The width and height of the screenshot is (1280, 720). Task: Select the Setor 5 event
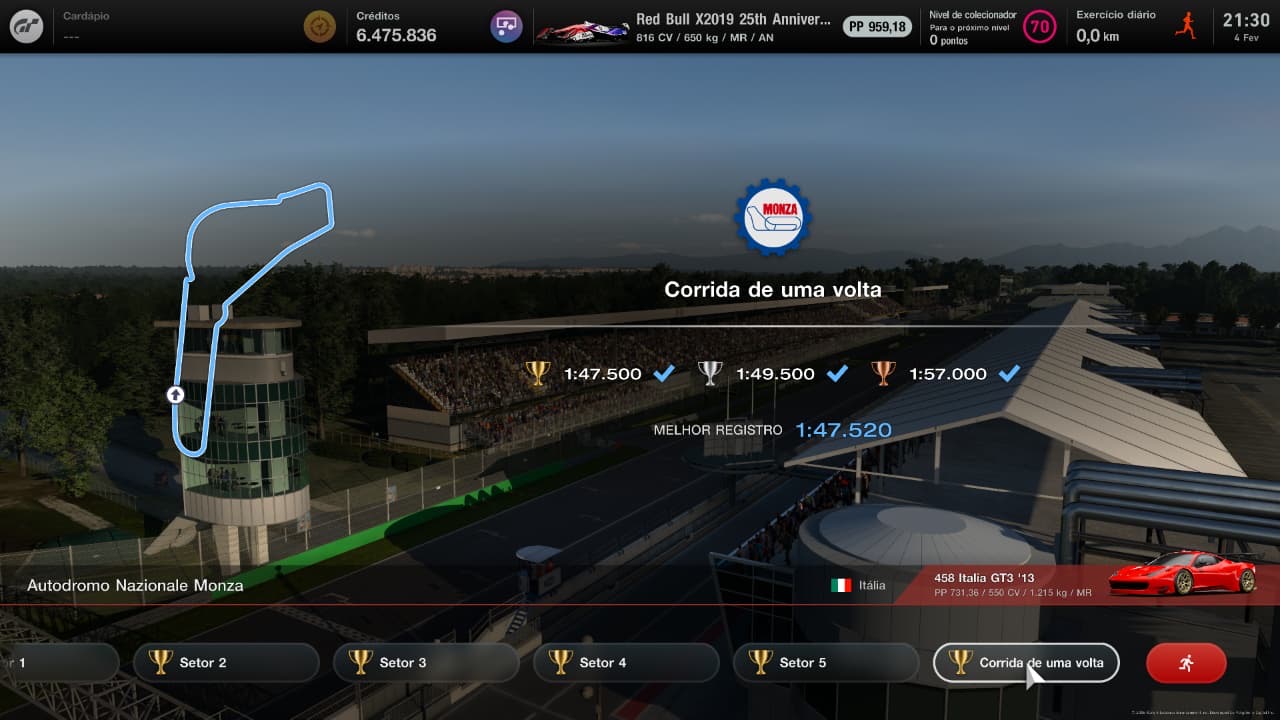(x=826, y=662)
